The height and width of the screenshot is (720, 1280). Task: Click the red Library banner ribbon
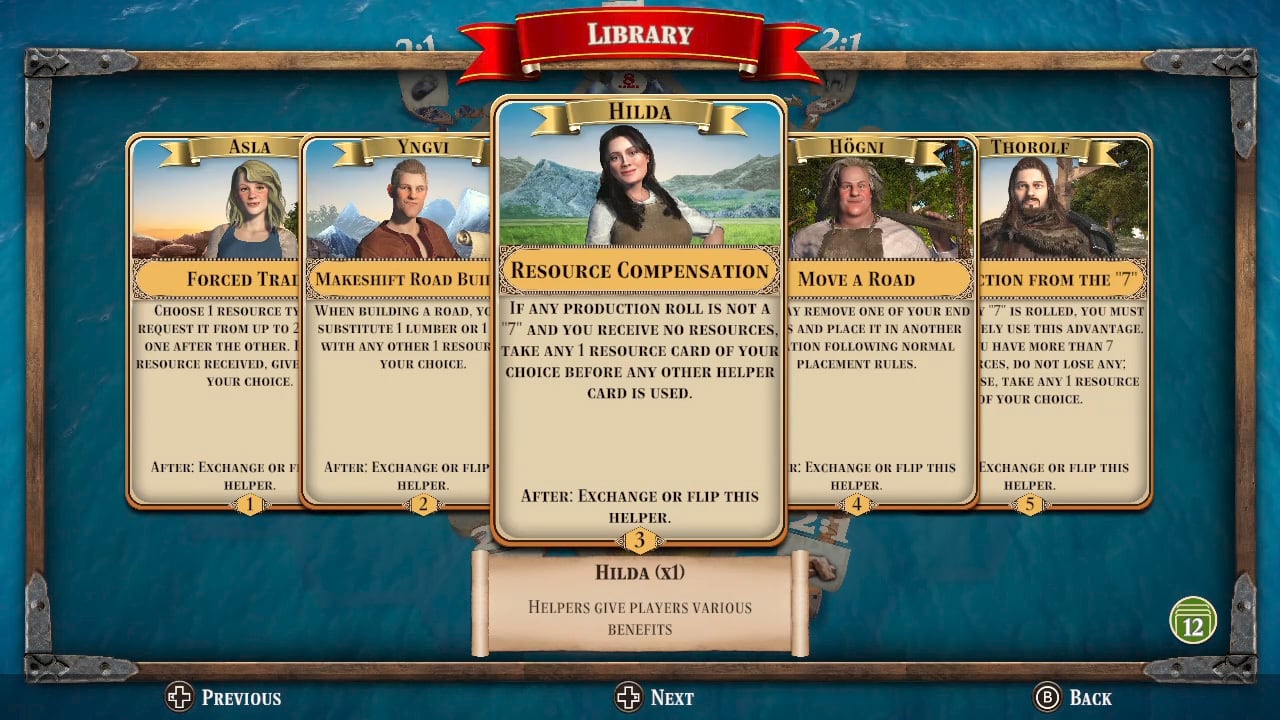(x=638, y=33)
